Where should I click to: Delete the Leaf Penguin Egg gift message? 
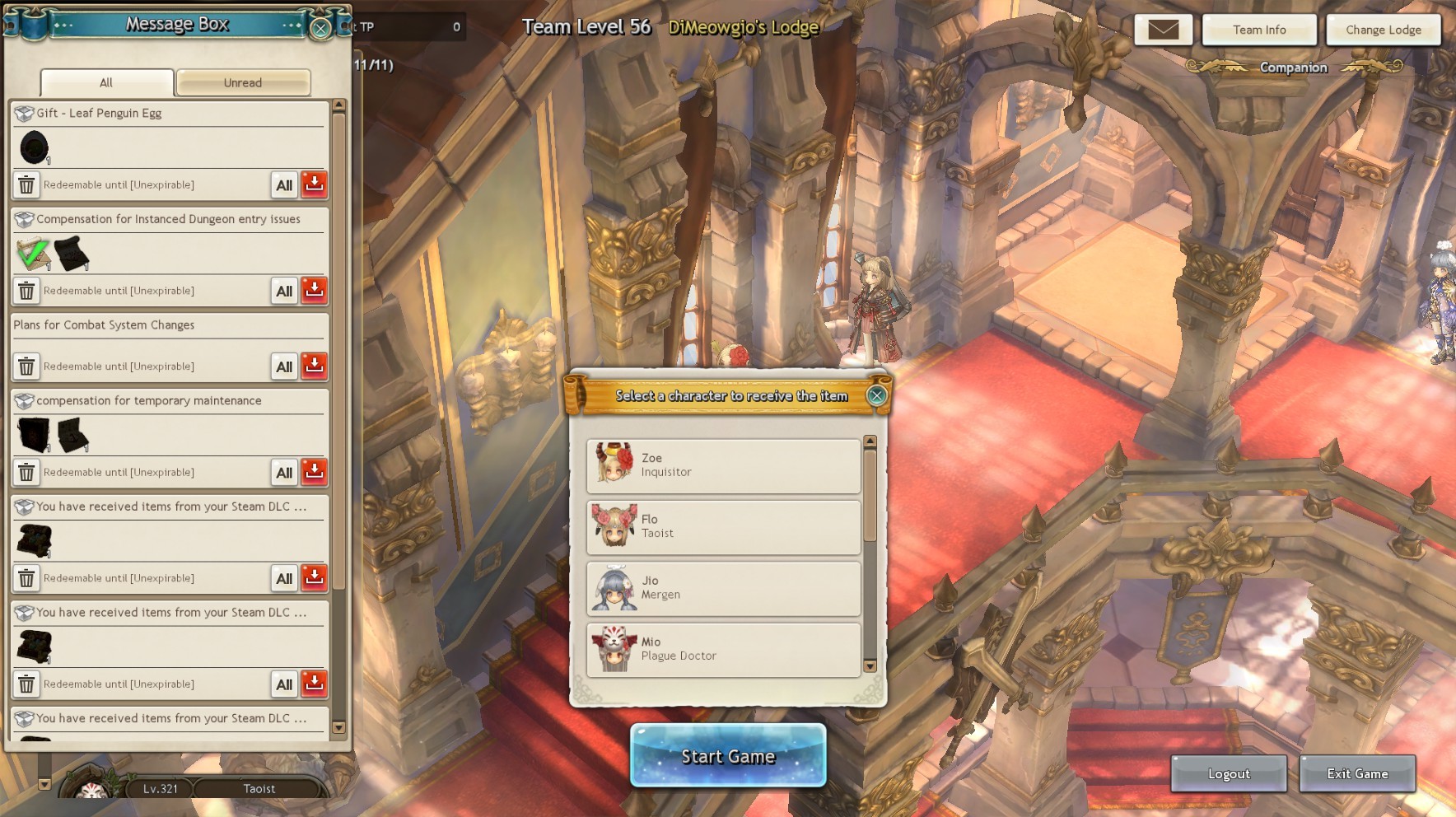tap(26, 184)
